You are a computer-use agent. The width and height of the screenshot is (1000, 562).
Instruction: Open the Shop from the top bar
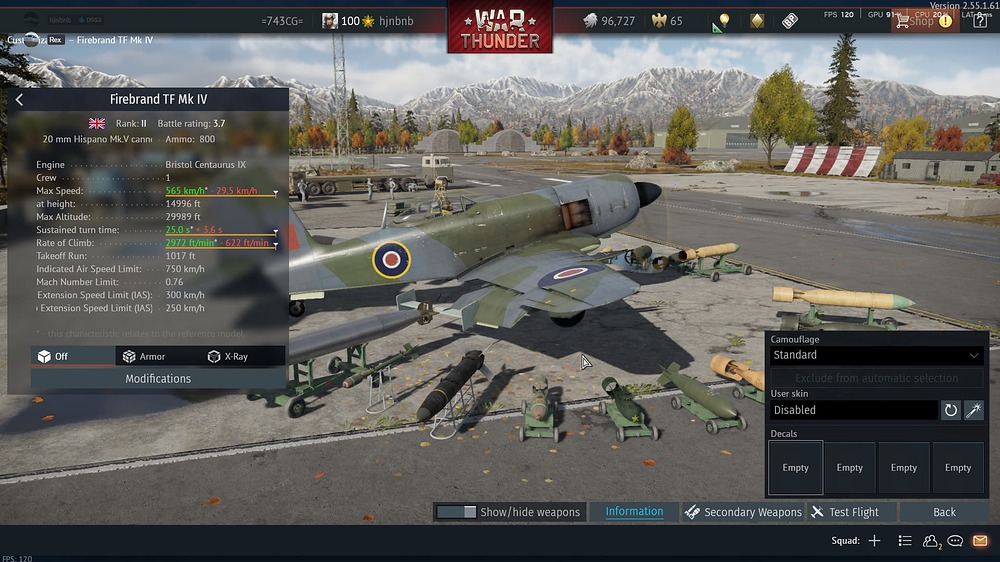[916, 21]
